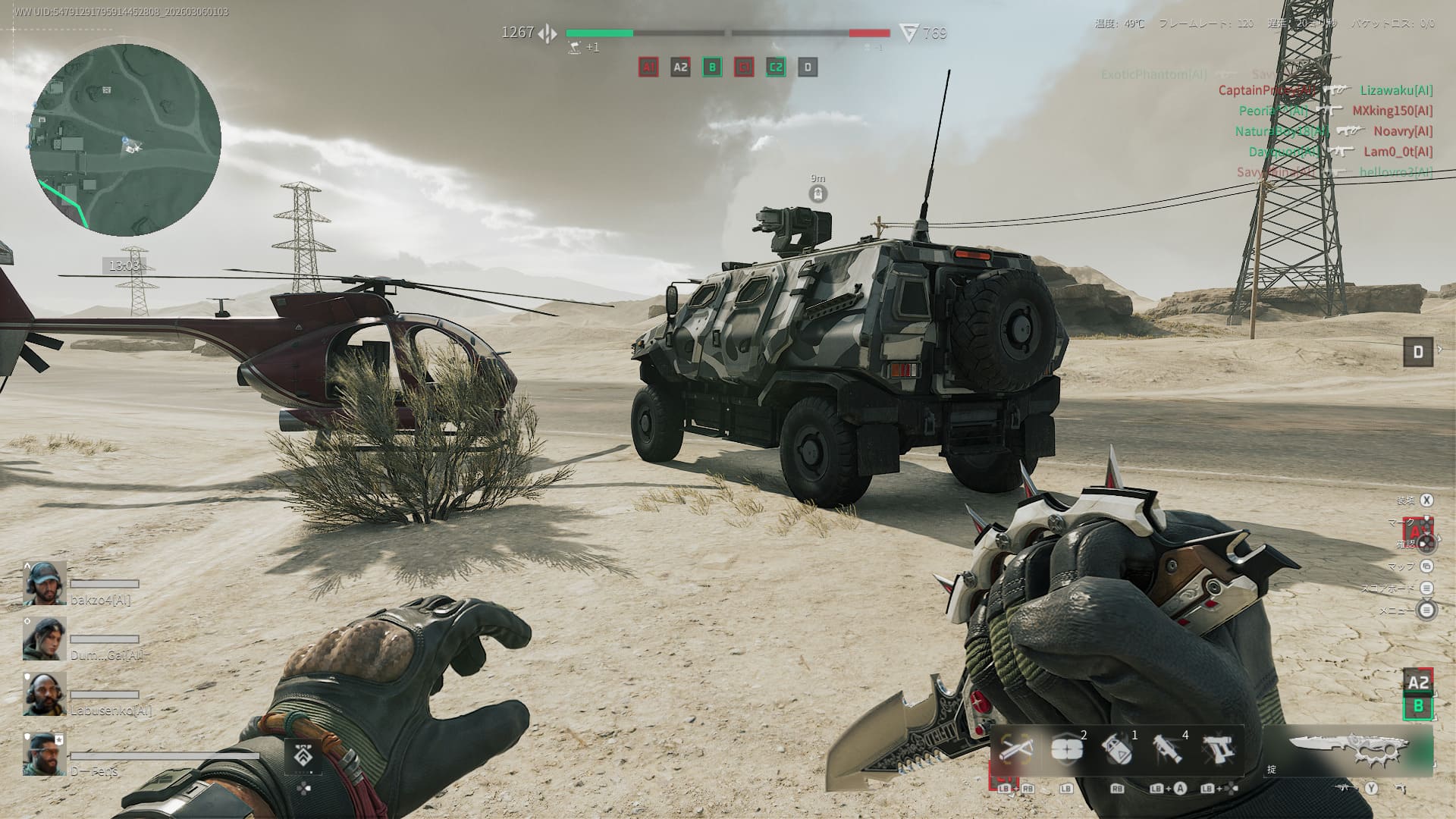Select the armor plate item slot

pyautogui.click(x=1067, y=751)
